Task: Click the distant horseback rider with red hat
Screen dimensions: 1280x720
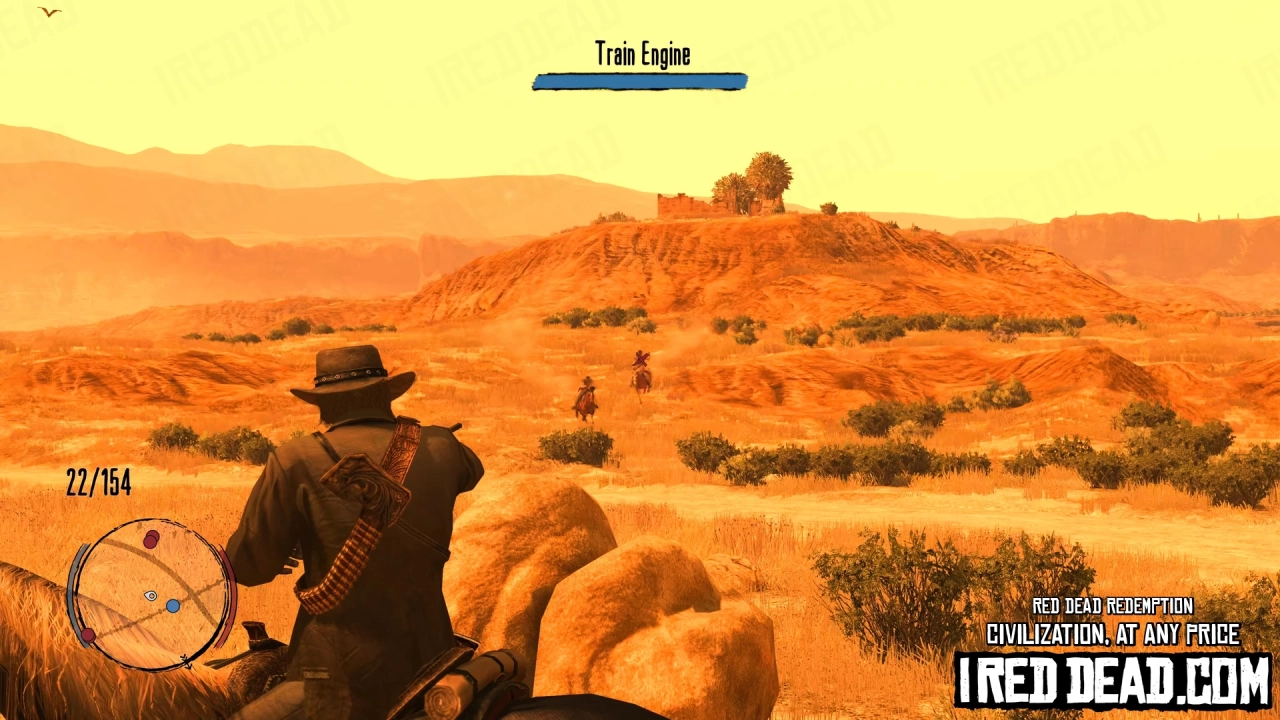Action: click(640, 362)
